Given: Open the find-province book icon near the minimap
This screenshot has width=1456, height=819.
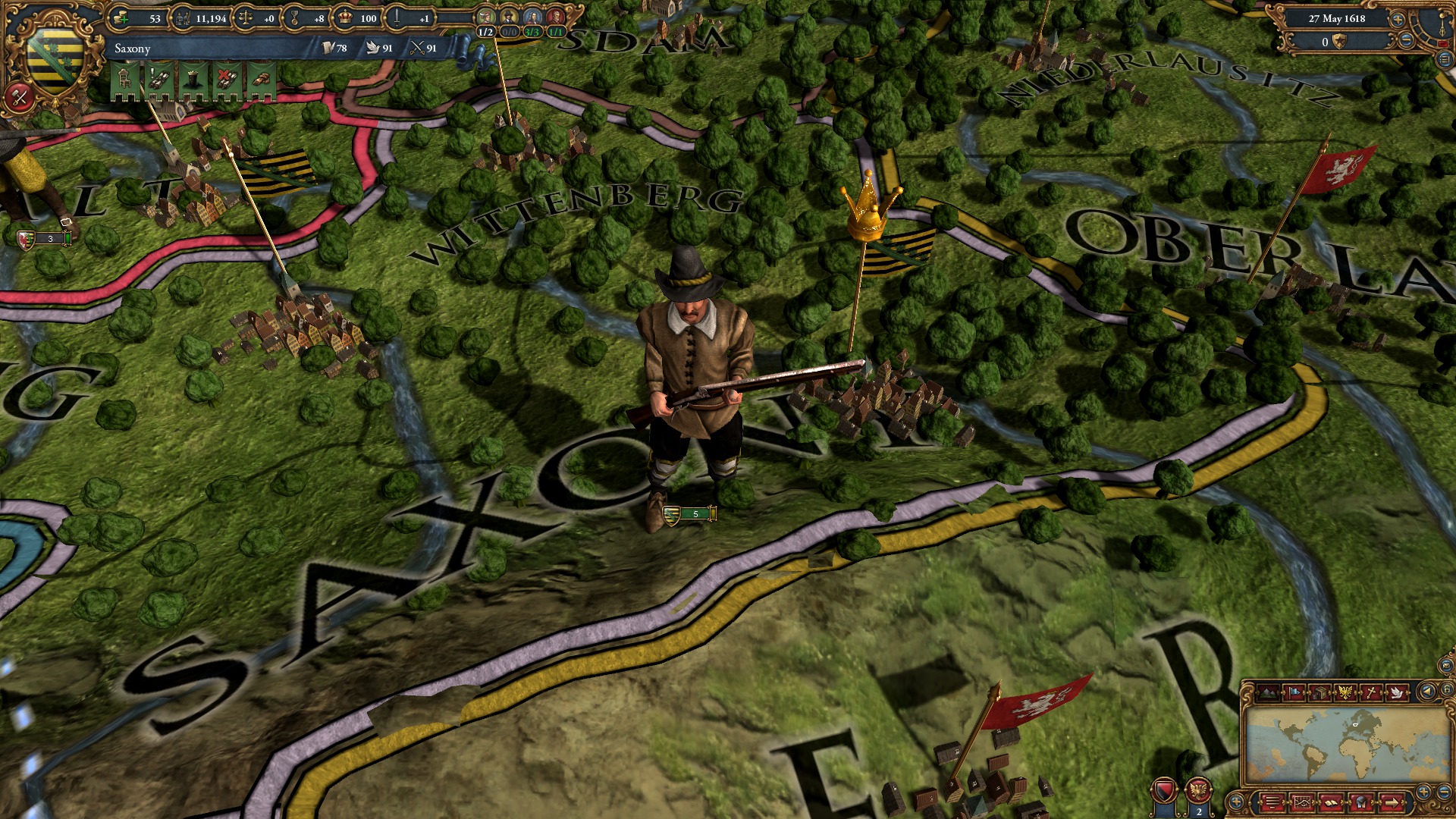Looking at the screenshot, I should pyautogui.click(x=1331, y=802).
